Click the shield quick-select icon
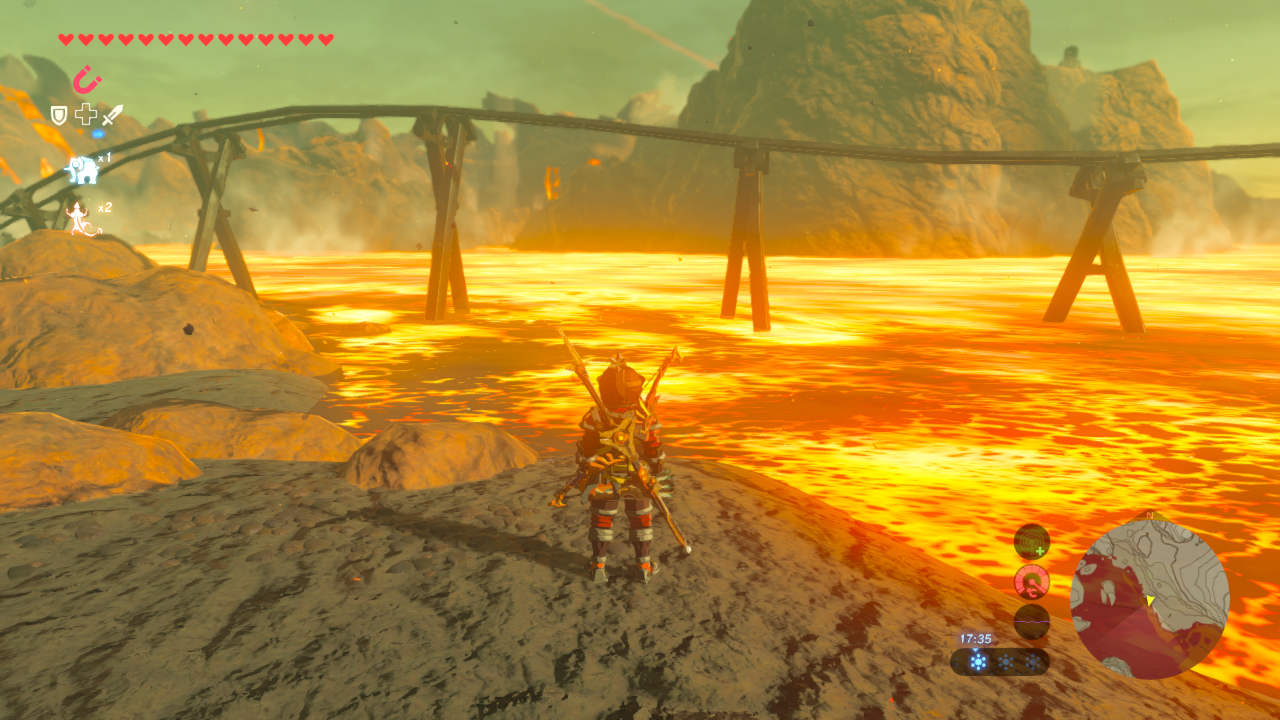Viewport: 1280px width, 720px height. tap(59, 115)
